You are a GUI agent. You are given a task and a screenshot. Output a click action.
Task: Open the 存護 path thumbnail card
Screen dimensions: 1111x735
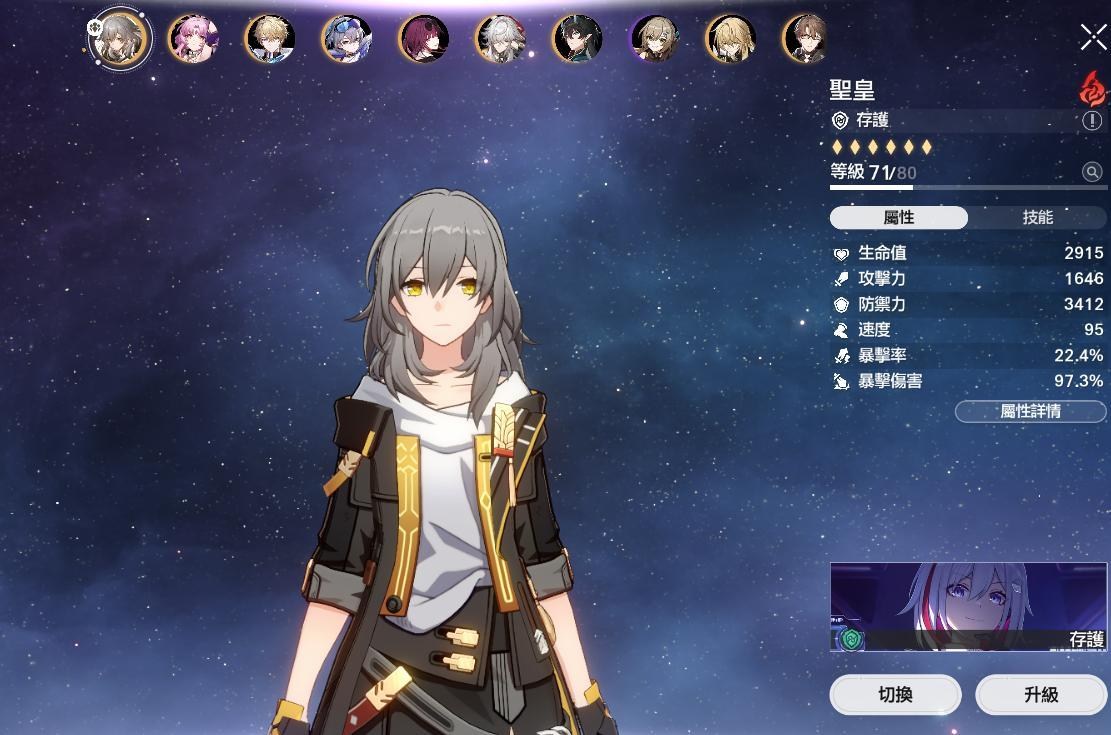pos(968,607)
